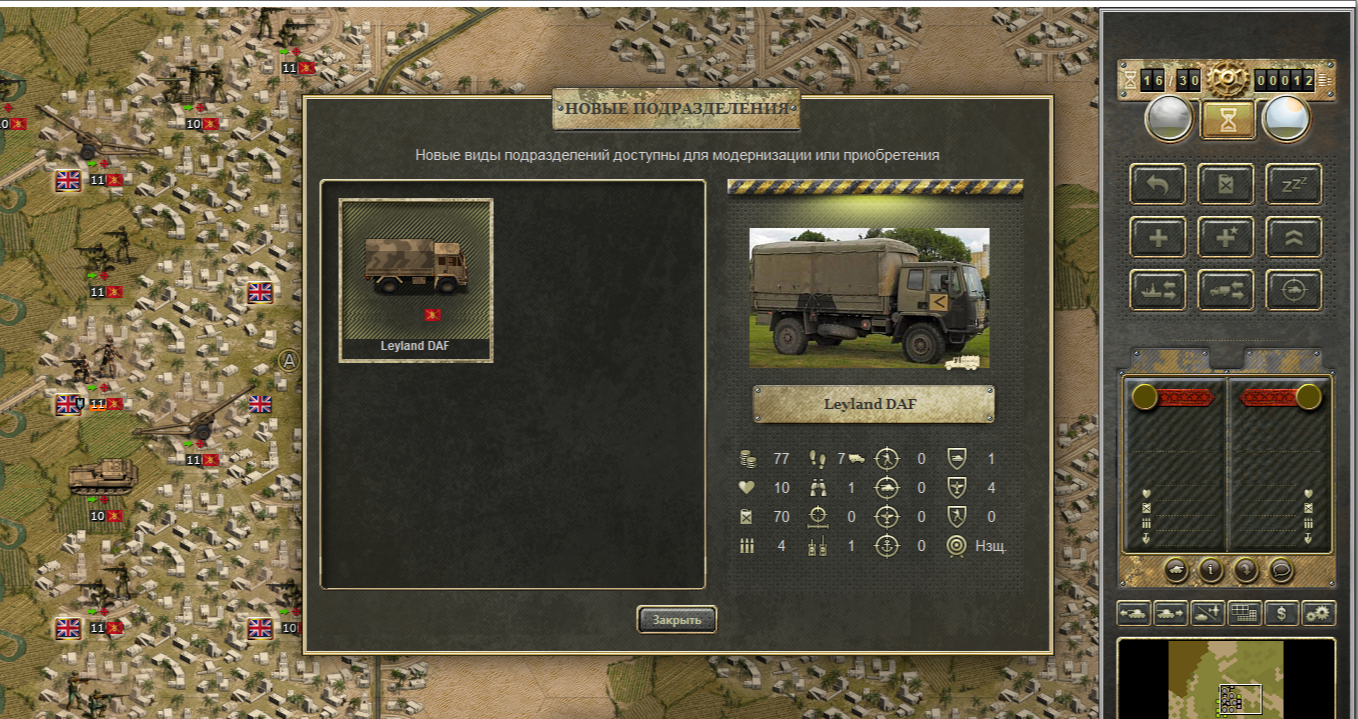Undo the last move with the arrow button
Screen dimensions: 1358x719
click(x=1158, y=184)
